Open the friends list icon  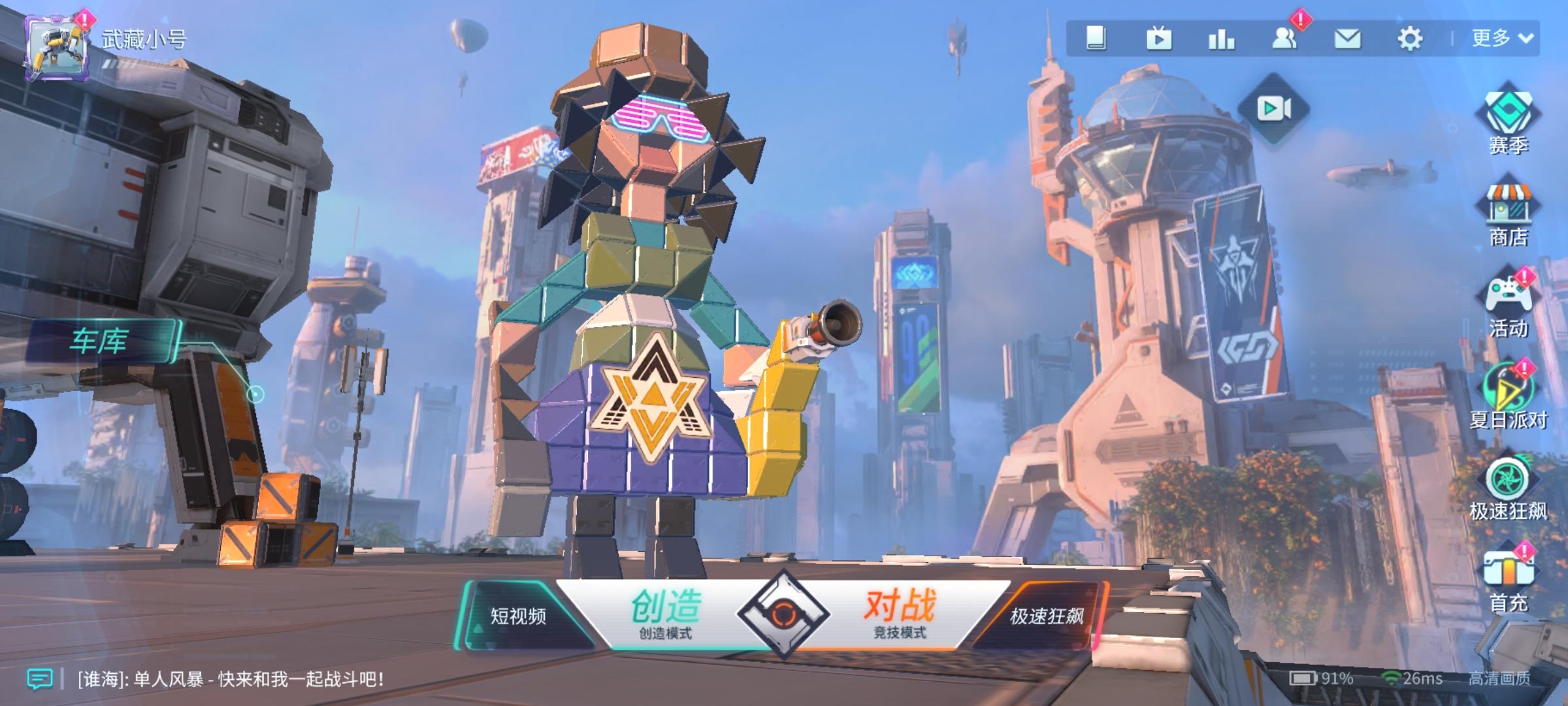pos(1284,39)
